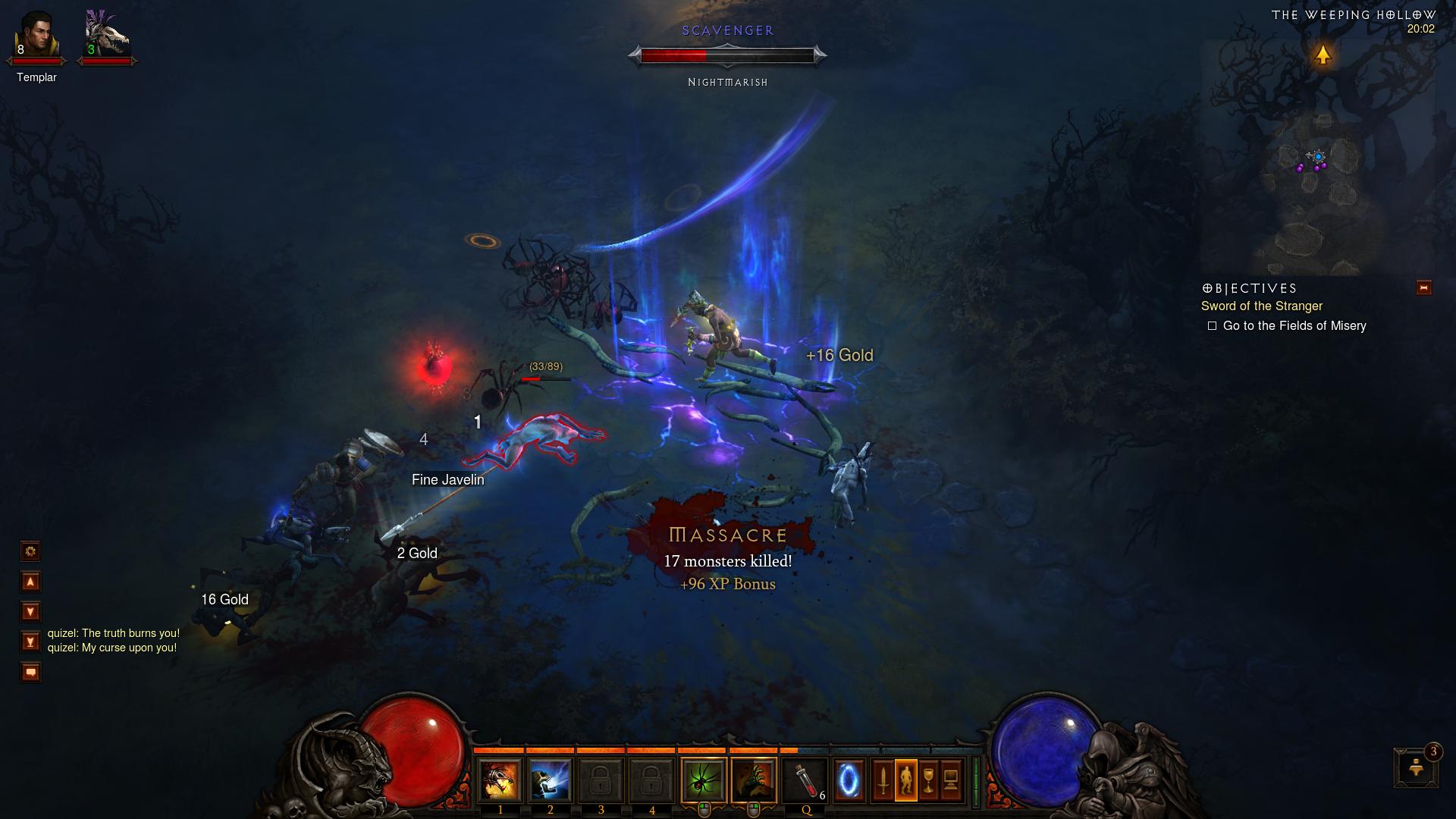Use the screaming skull skill in slot 2

(550, 780)
